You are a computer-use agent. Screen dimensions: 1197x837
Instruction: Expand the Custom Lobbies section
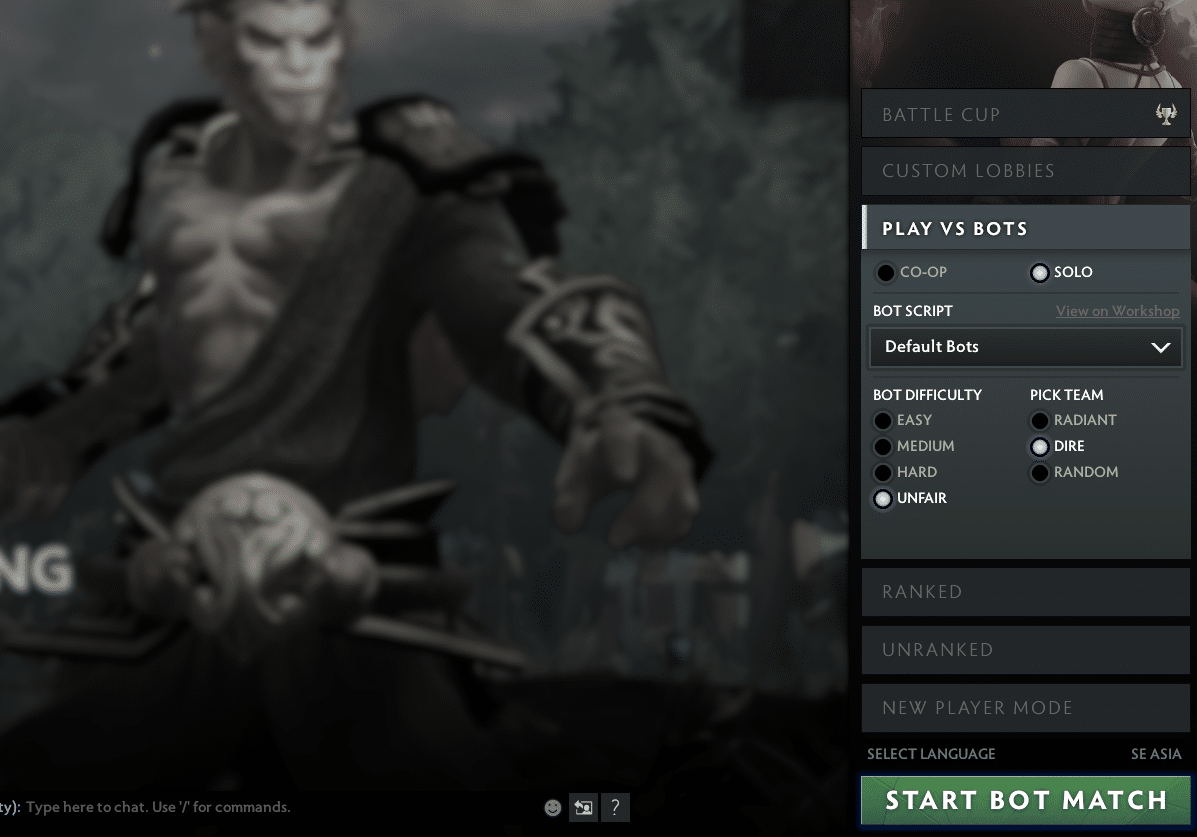click(1026, 171)
